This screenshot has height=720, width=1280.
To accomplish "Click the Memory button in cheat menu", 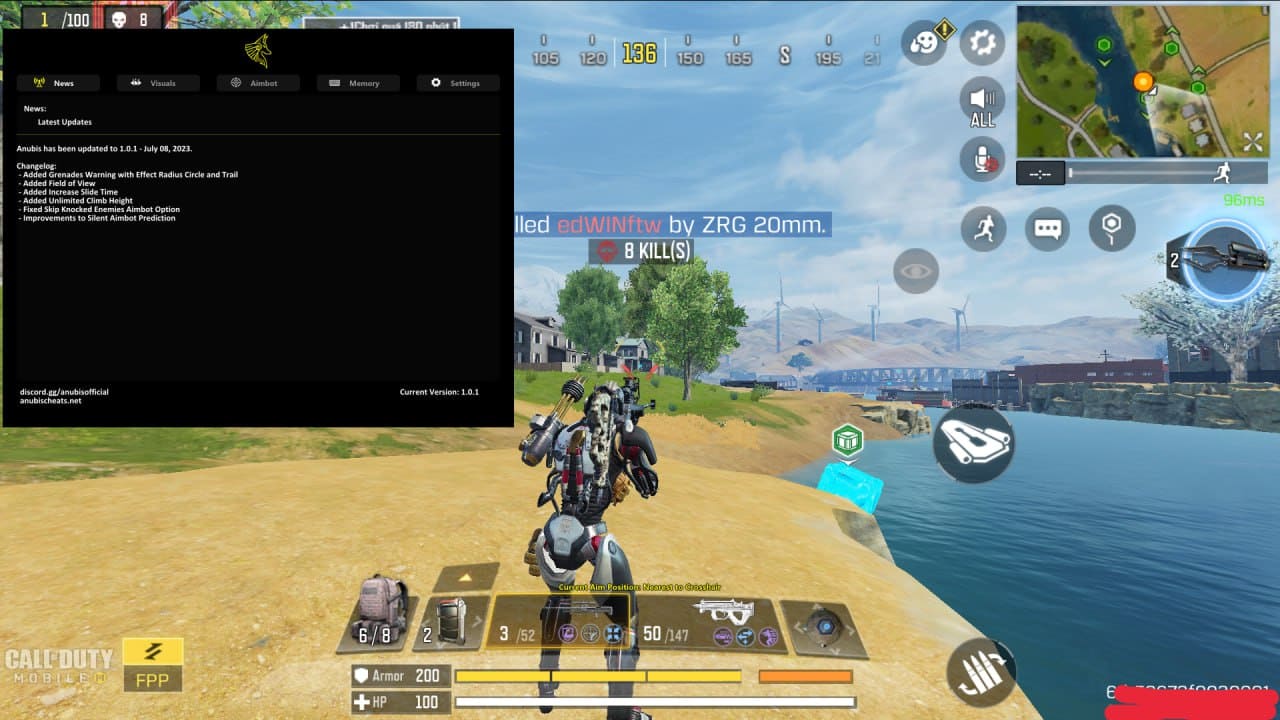I will pyautogui.click(x=357, y=83).
